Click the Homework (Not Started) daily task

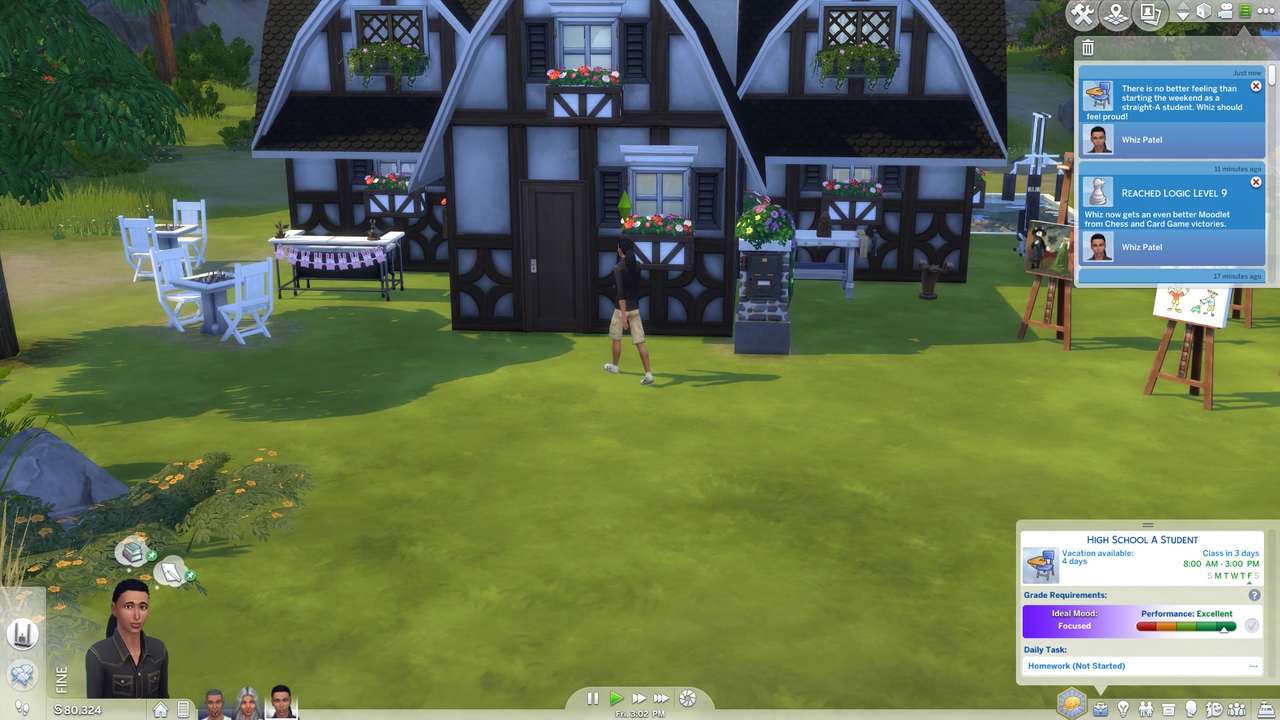pos(1076,666)
